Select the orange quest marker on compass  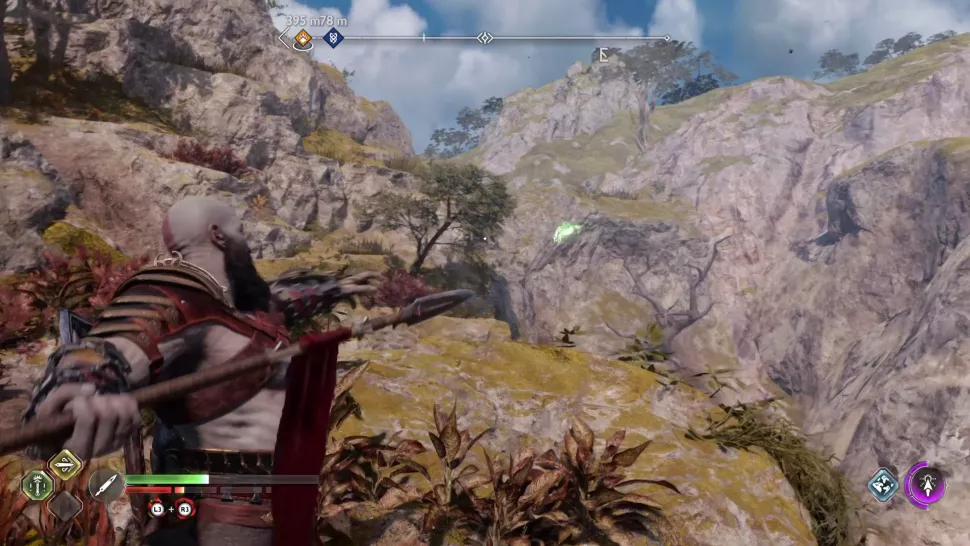(302, 39)
